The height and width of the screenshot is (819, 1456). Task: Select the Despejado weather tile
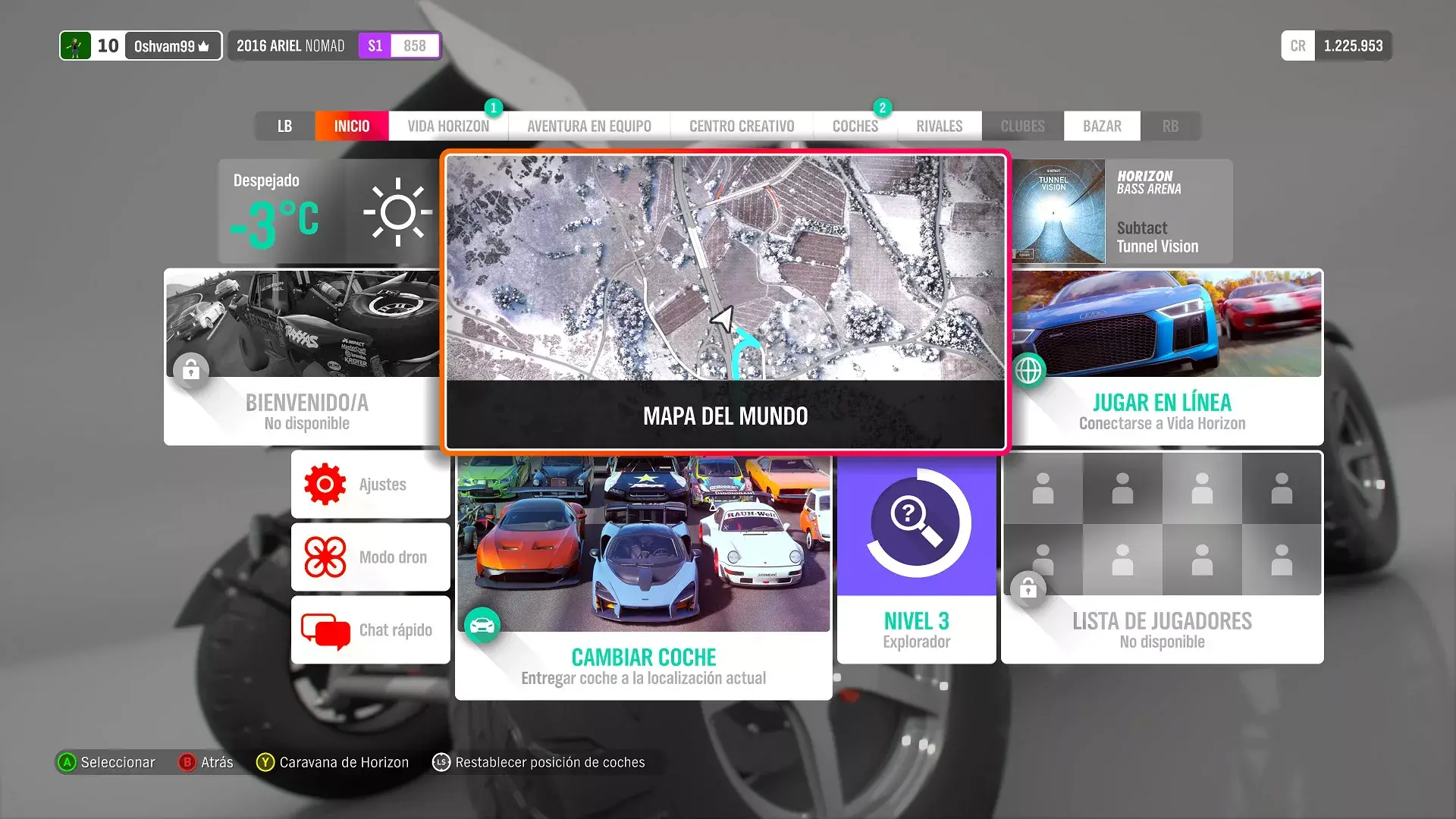click(329, 212)
